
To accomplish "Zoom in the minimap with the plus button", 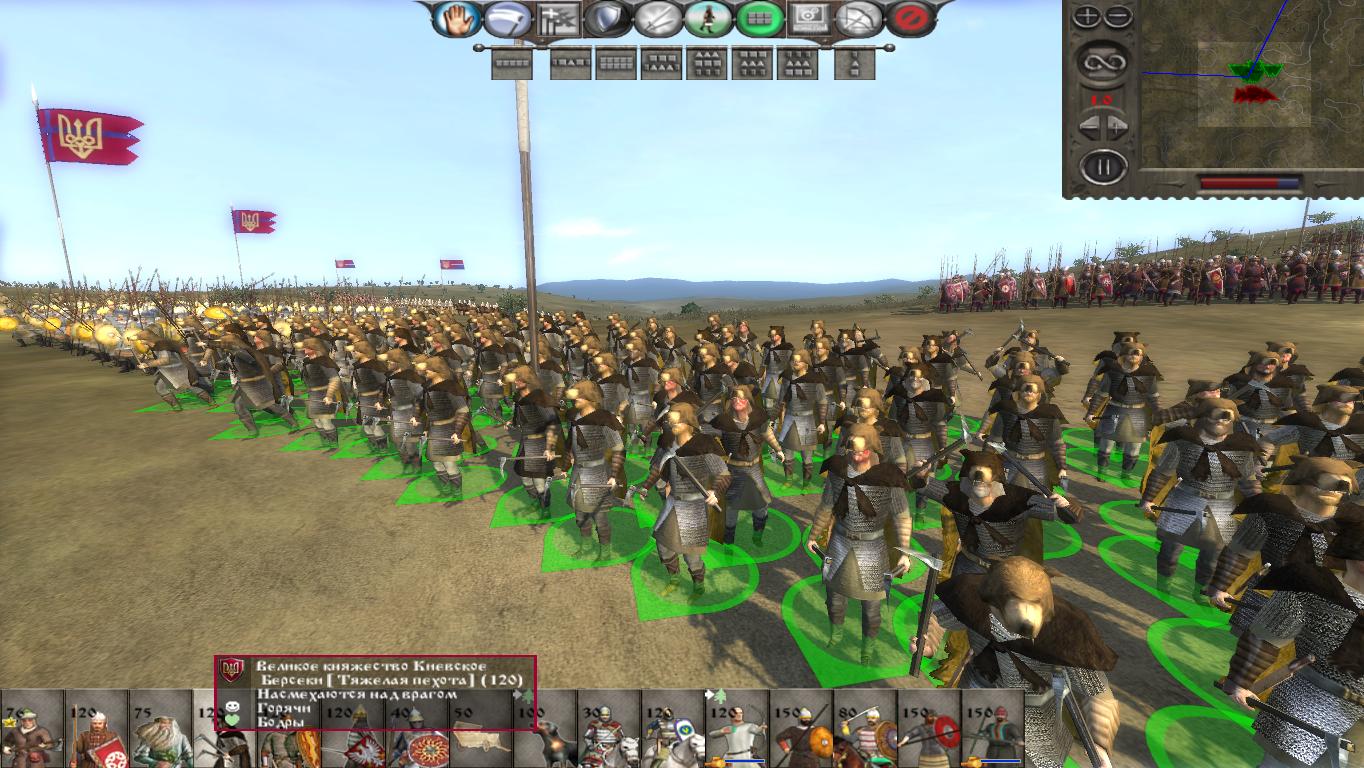I will (1086, 14).
